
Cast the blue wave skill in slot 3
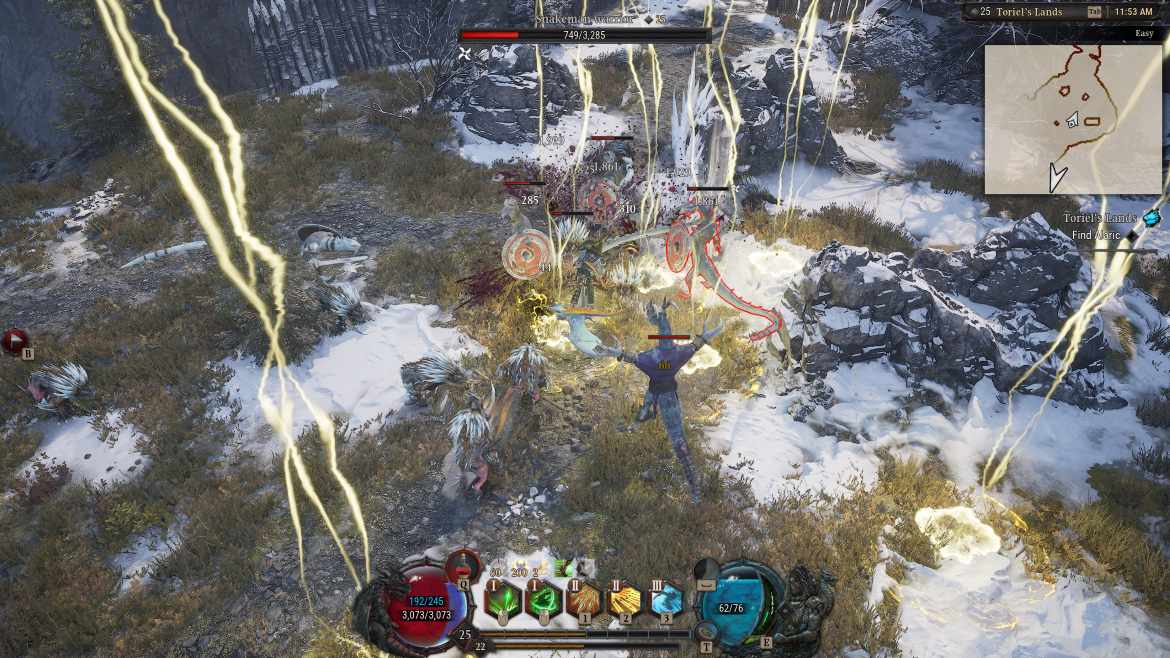coord(665,600)
